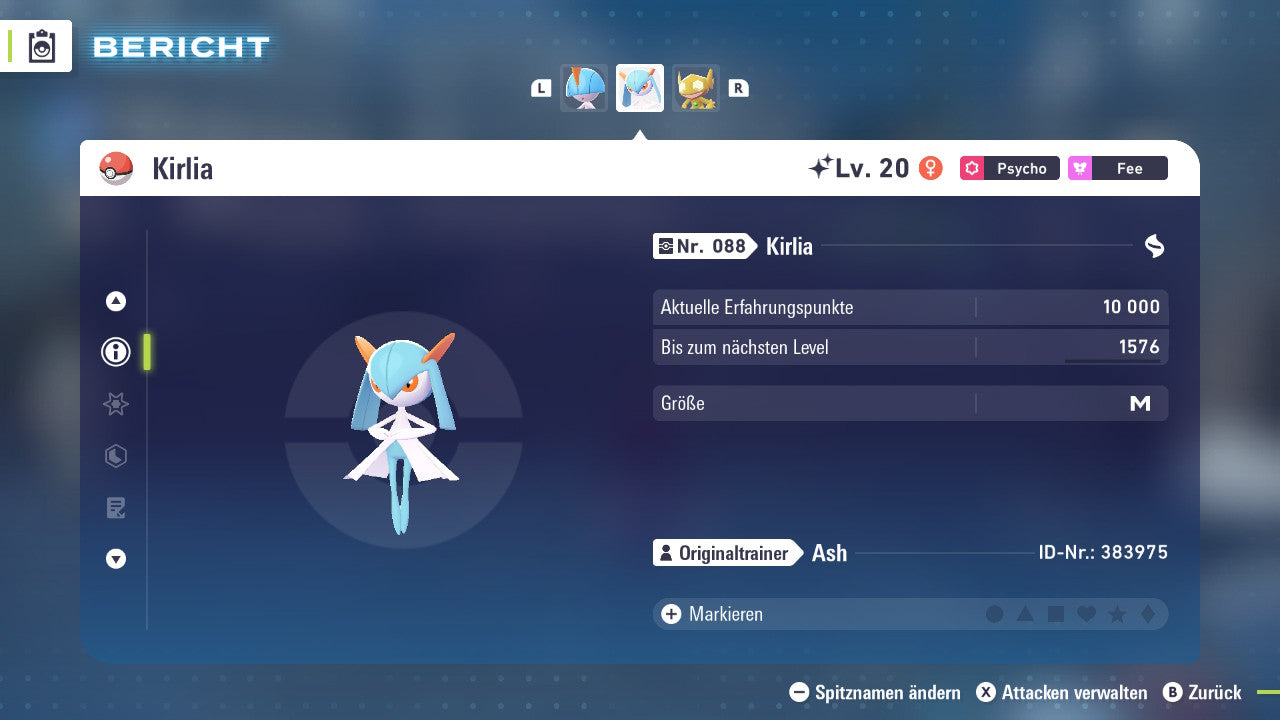Click the badge-shaped sidebar icon below stats
1280x720 pixels.
[115, 456]
